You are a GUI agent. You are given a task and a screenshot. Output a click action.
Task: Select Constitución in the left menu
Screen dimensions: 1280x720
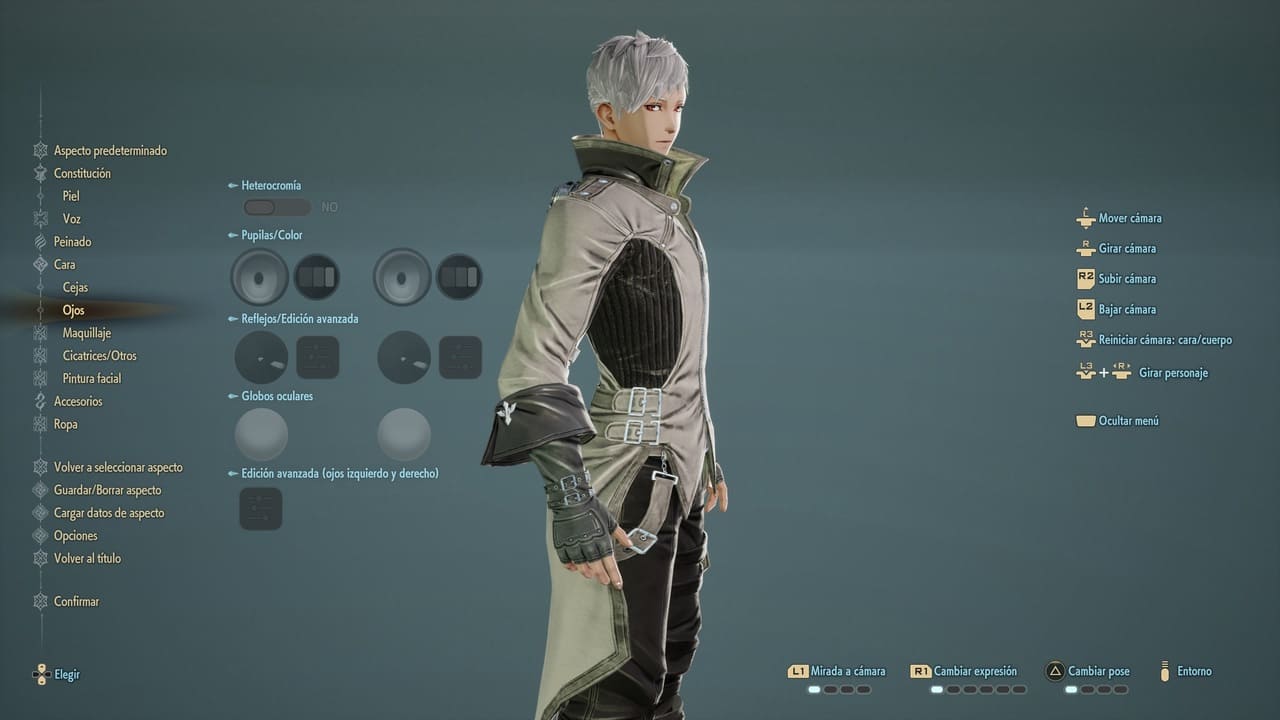point(82,174)
